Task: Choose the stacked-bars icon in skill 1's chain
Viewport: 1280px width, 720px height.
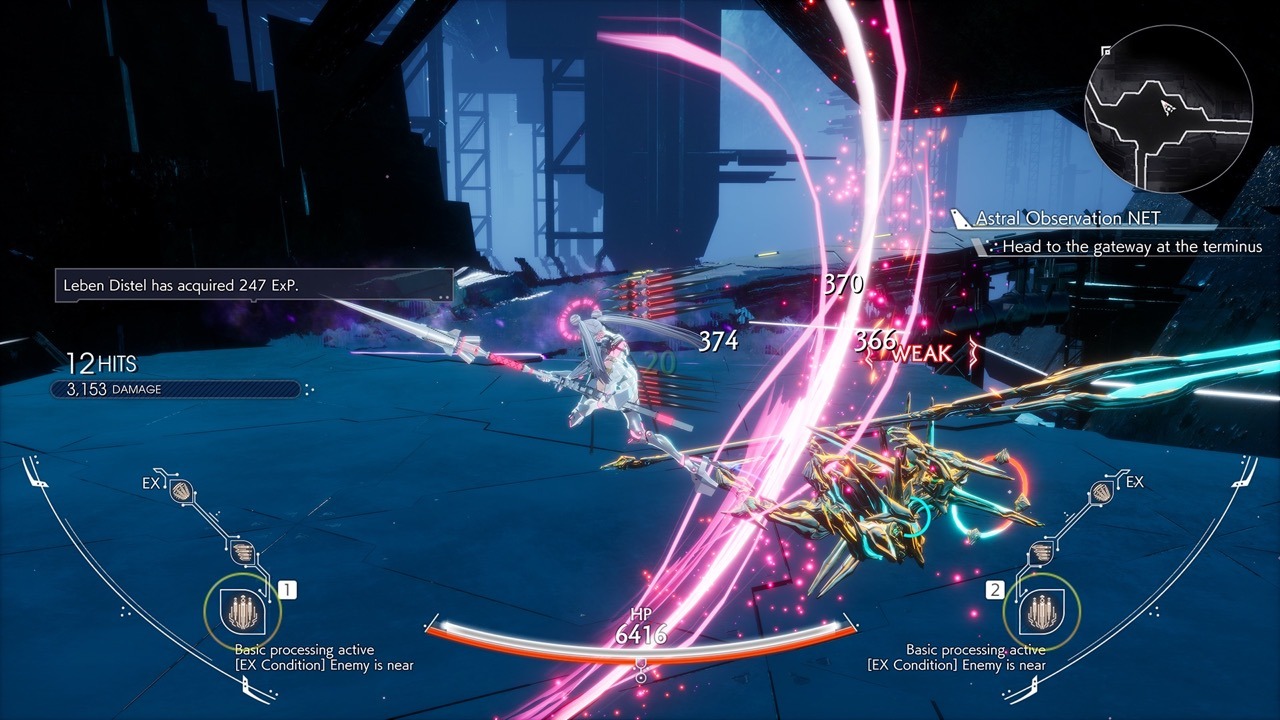Action: (x=241, y=551)
